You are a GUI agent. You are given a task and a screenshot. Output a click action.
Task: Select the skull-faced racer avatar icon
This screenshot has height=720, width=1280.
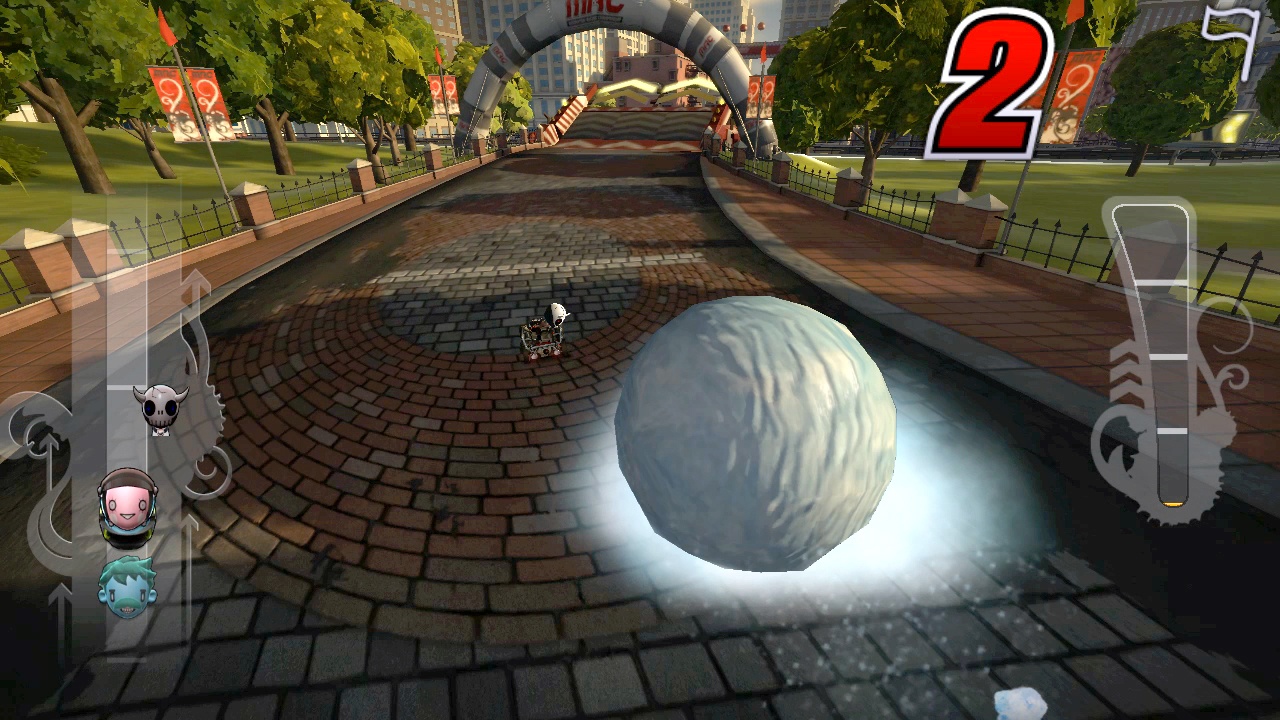[160, 405]
